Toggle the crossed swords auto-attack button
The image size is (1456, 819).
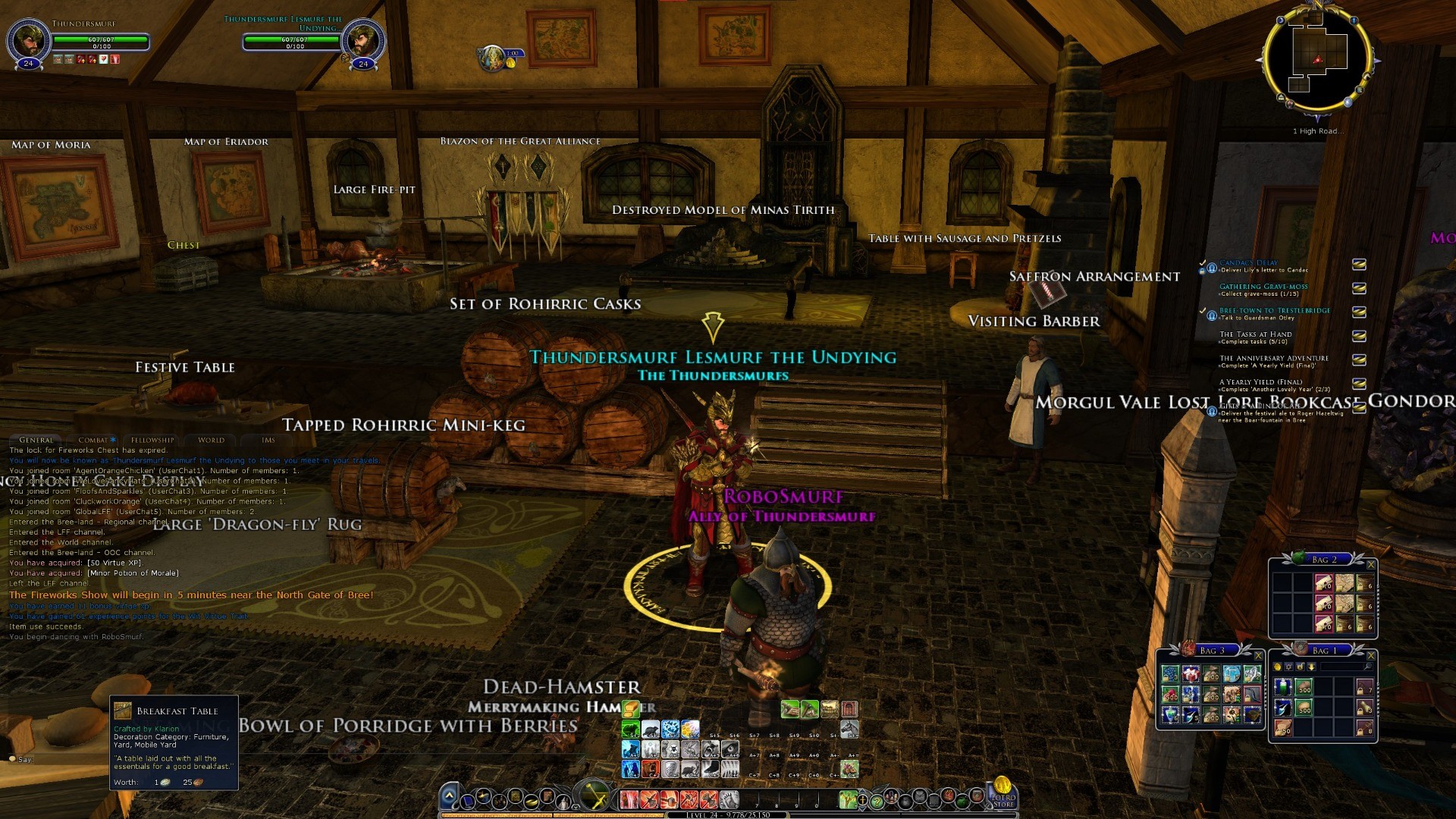click(595, 796)
